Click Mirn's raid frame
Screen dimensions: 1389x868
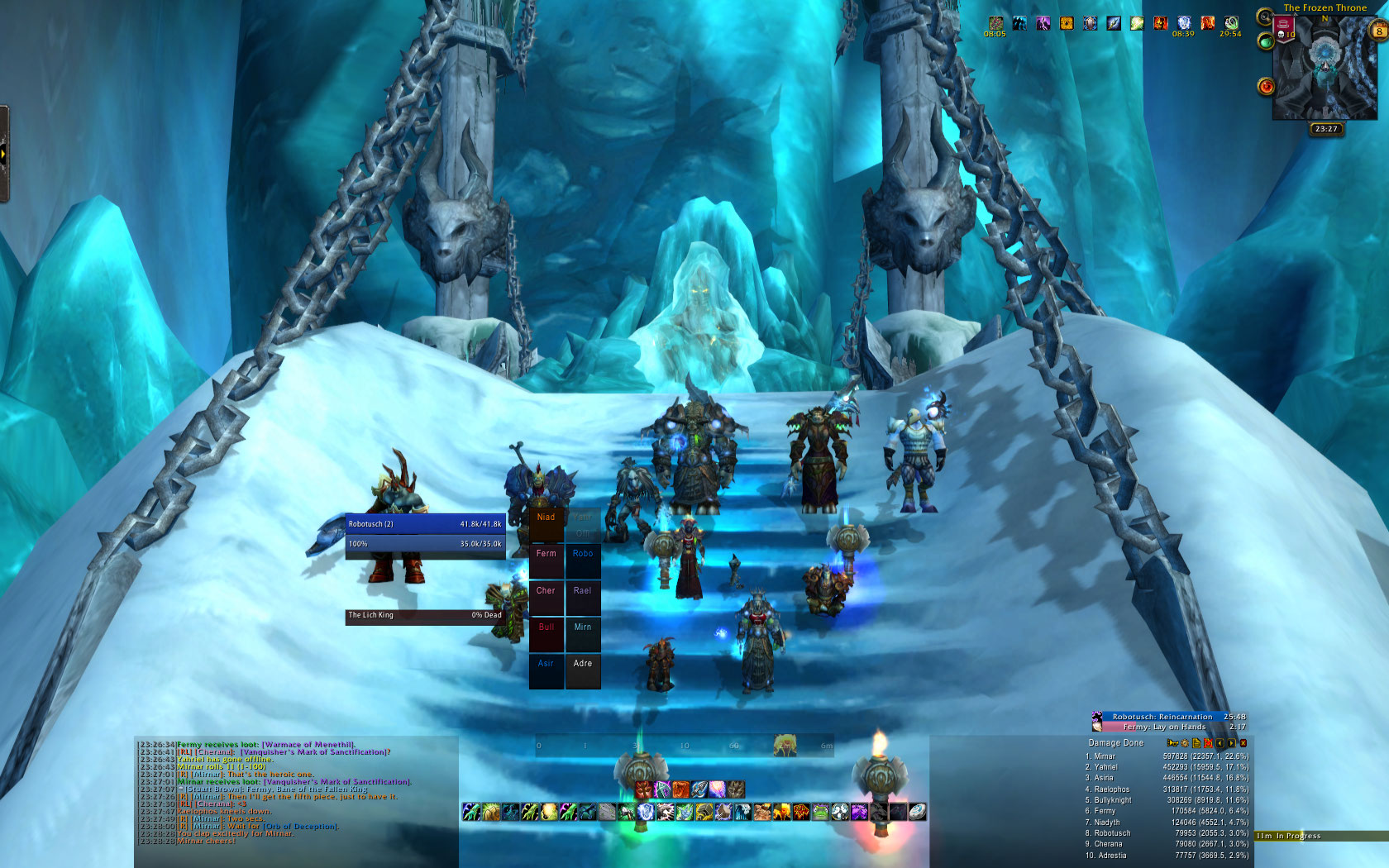582,634
